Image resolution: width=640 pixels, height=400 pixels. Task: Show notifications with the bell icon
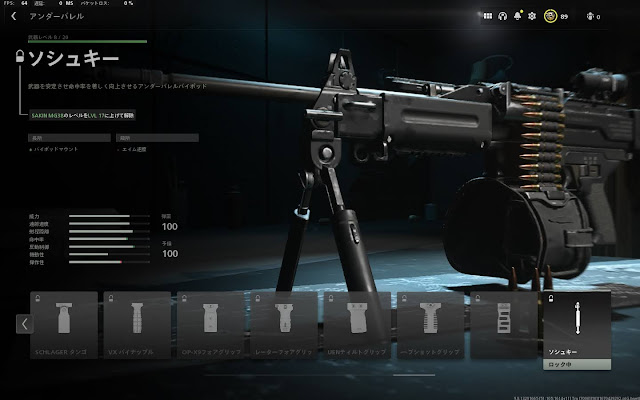[x=517, y=17]
